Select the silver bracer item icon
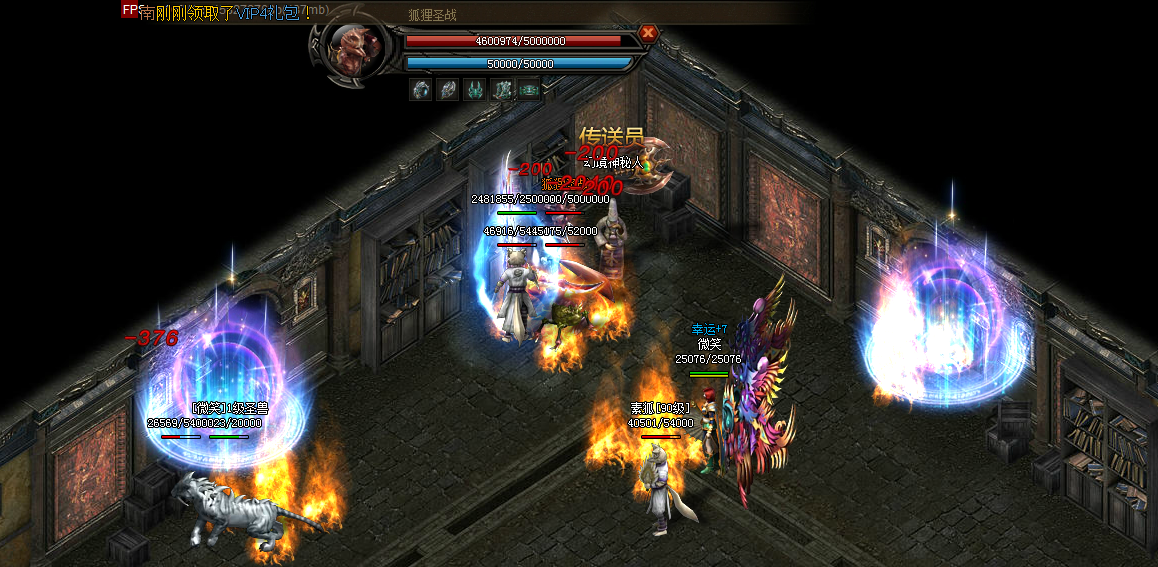1158x567 pixels. (x=448, y=90)
